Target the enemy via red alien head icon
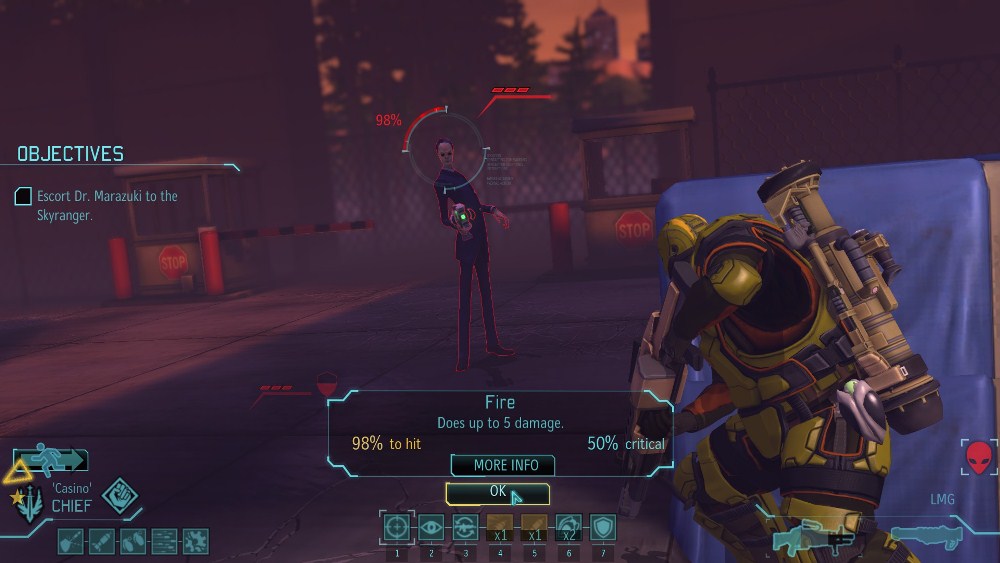The image size is (1000, 563). [x=980, y=458]
